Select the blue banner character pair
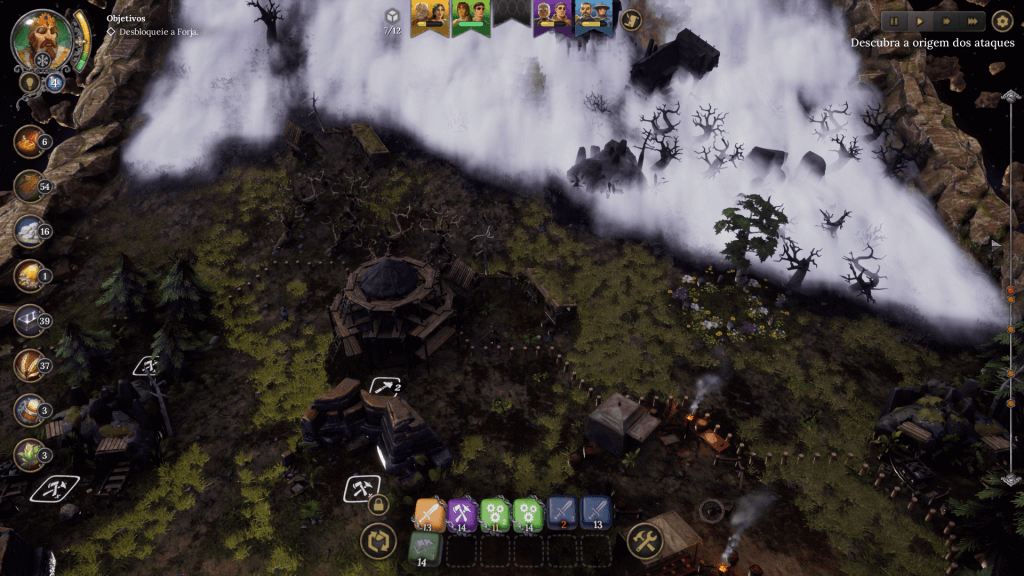 coord(594,16)
